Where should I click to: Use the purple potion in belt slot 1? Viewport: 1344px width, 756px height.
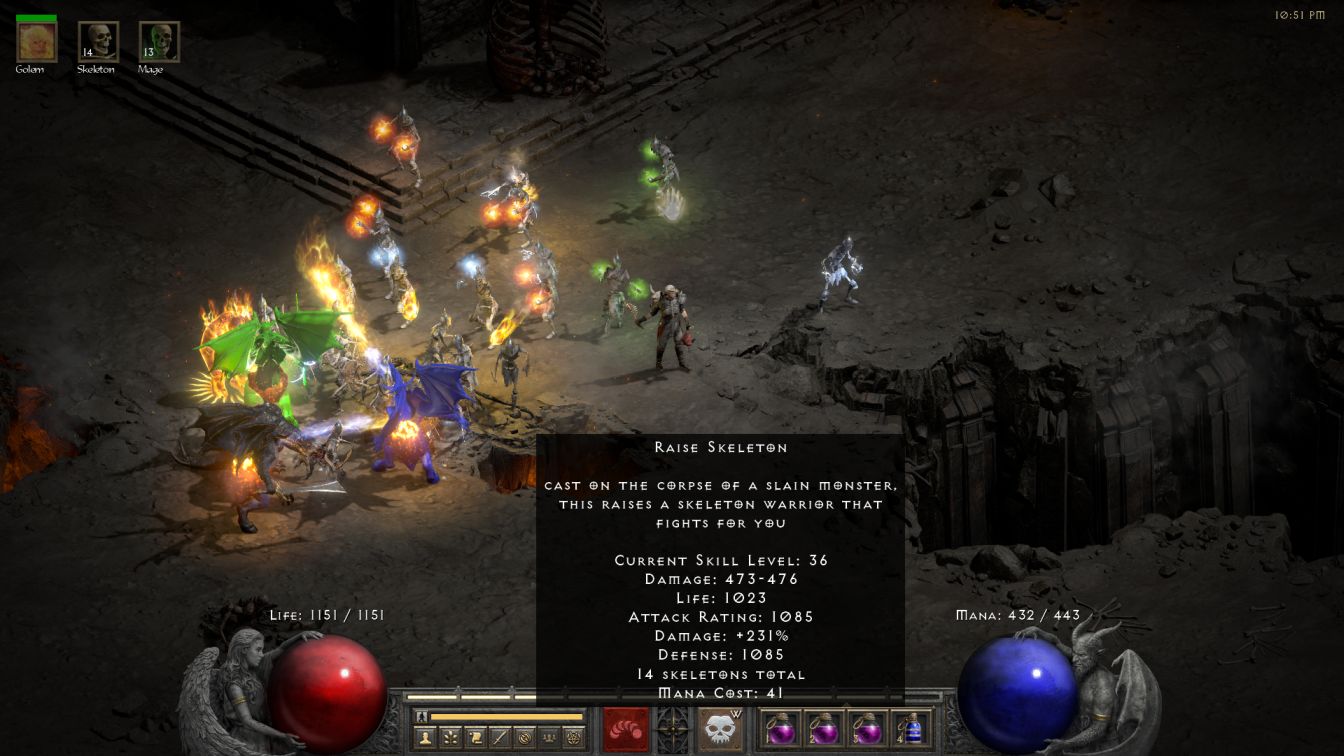[x=781, y=728]
